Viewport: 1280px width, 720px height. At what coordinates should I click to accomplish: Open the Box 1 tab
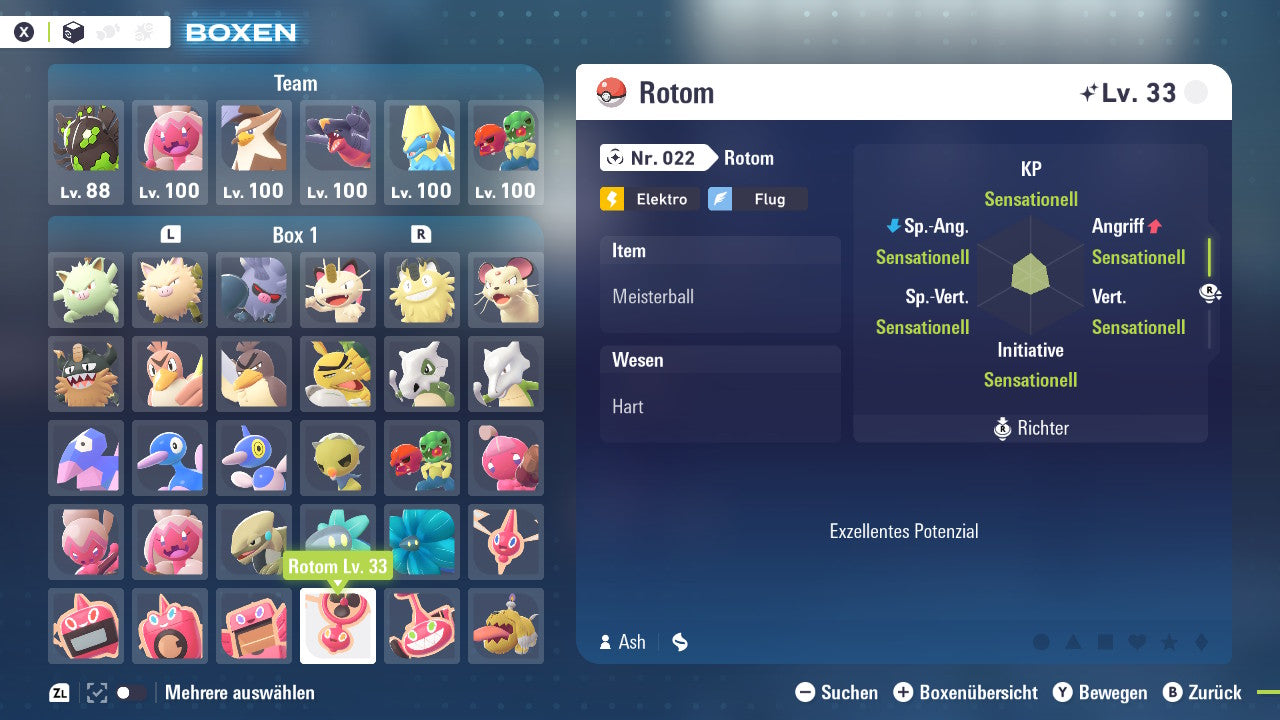[295, 235]
